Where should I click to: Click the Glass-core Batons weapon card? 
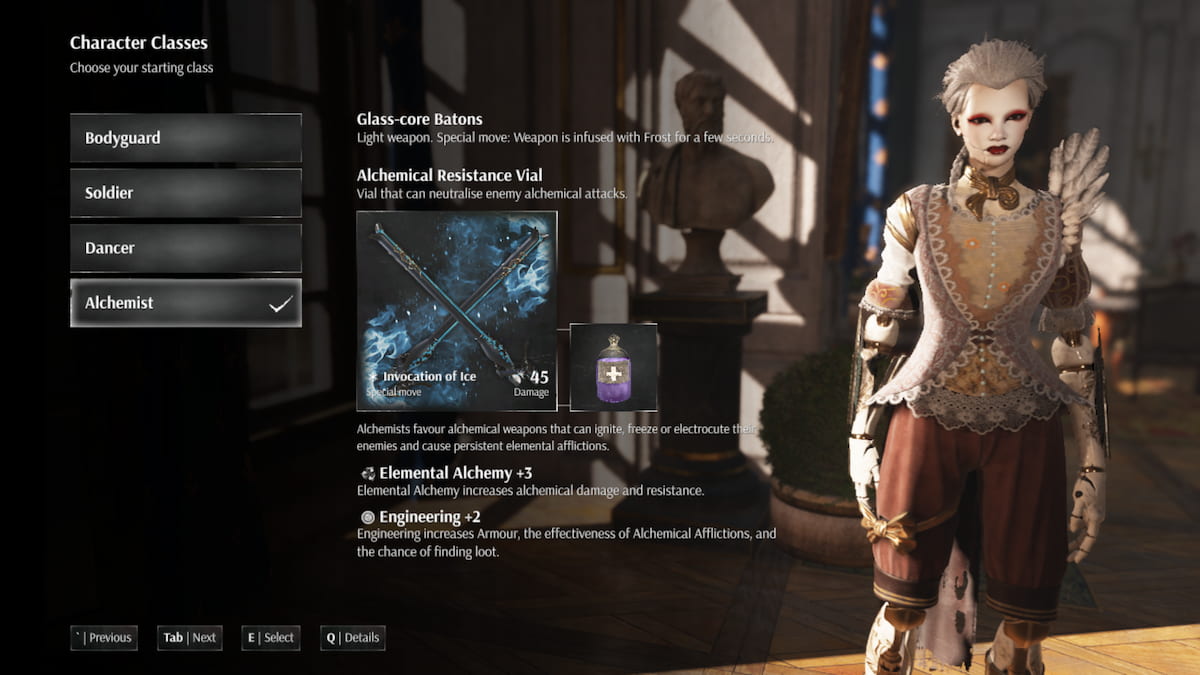click(x=457, y=311)
